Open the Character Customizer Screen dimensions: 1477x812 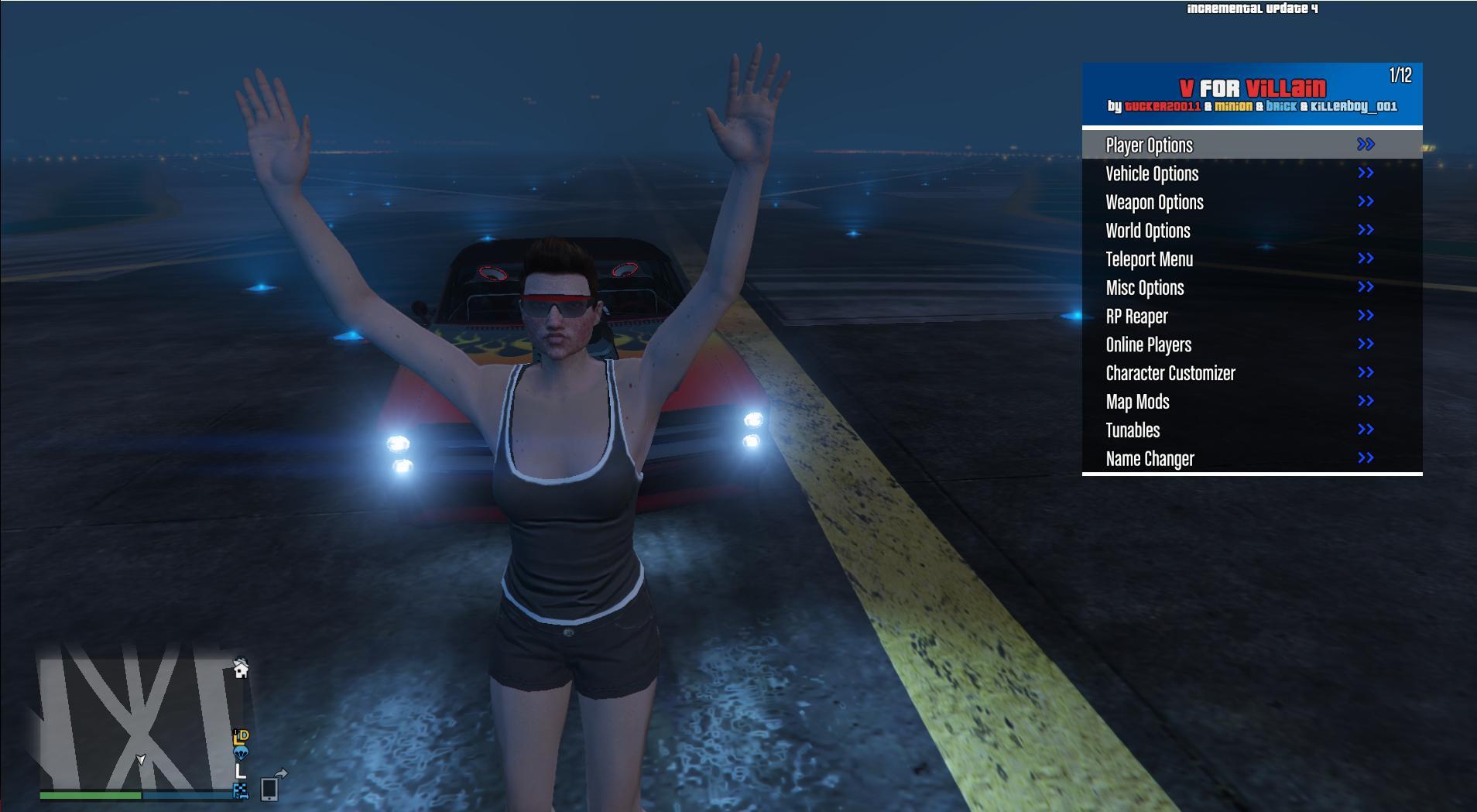tap(1170, 374)
